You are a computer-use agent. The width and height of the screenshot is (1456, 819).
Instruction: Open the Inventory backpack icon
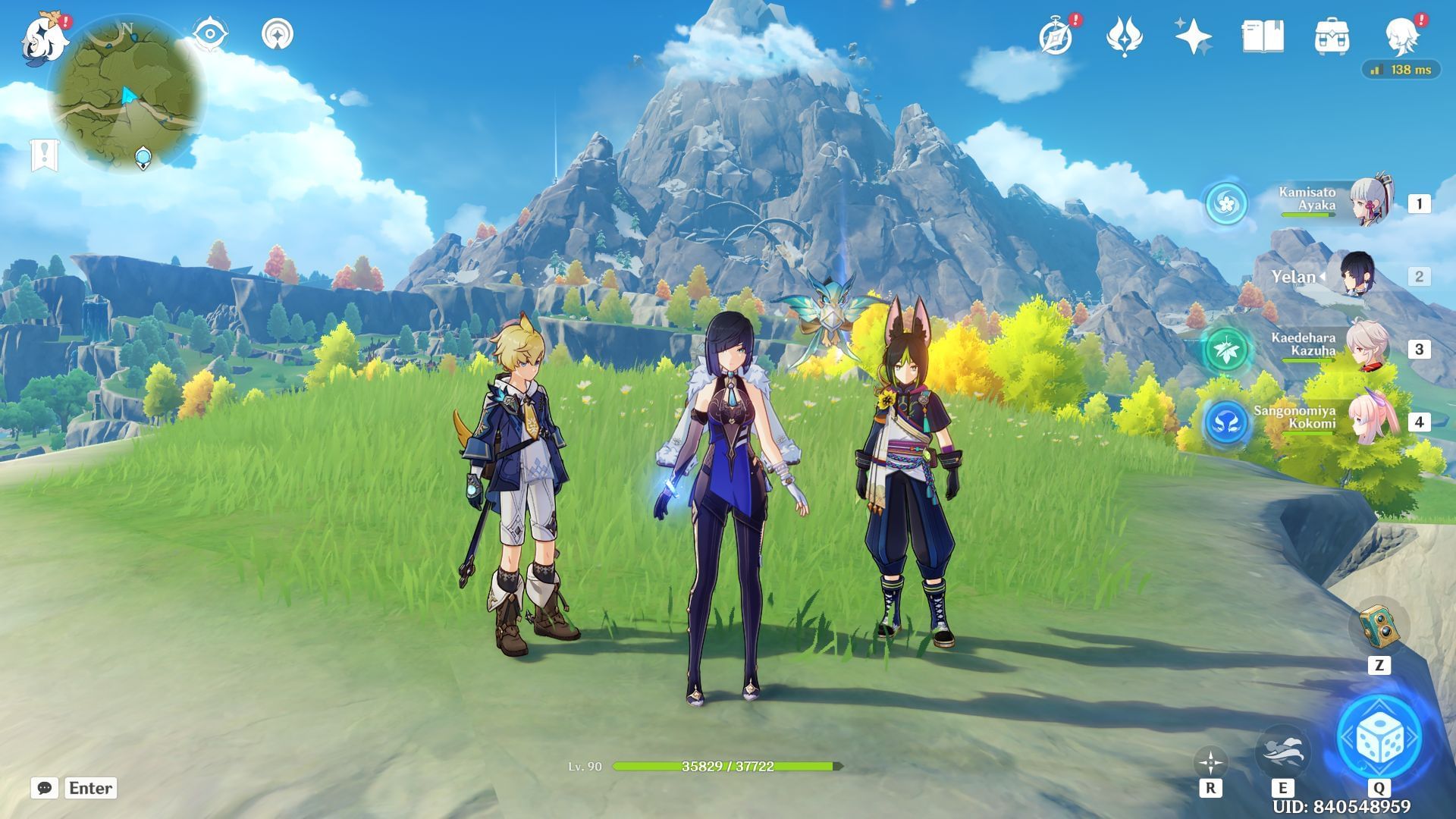(1332, 36)
